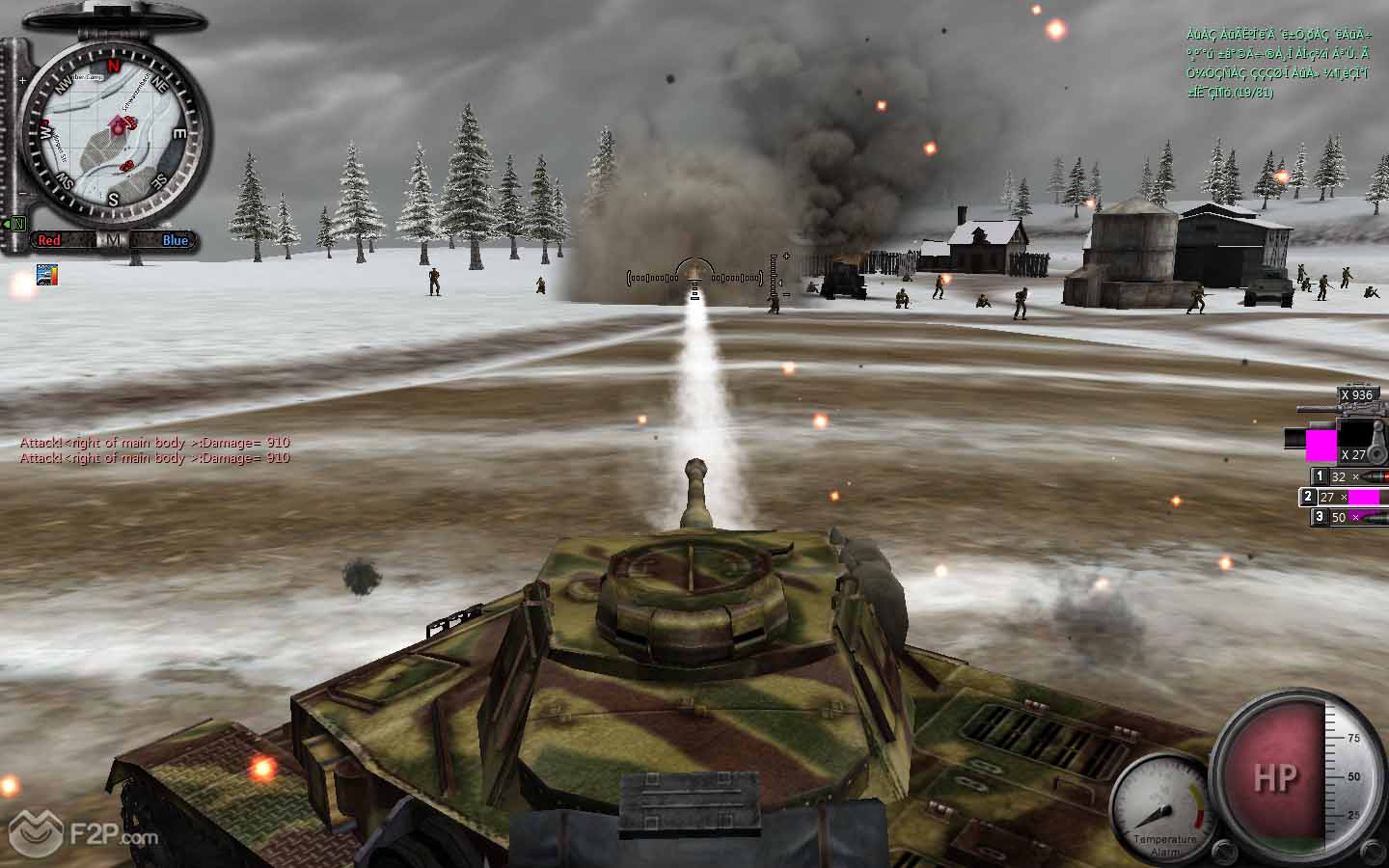This screenshot has height=868, width=1389.
Task: Select ammo slot 2 with 27 shells
Action: coord(1343,498)
